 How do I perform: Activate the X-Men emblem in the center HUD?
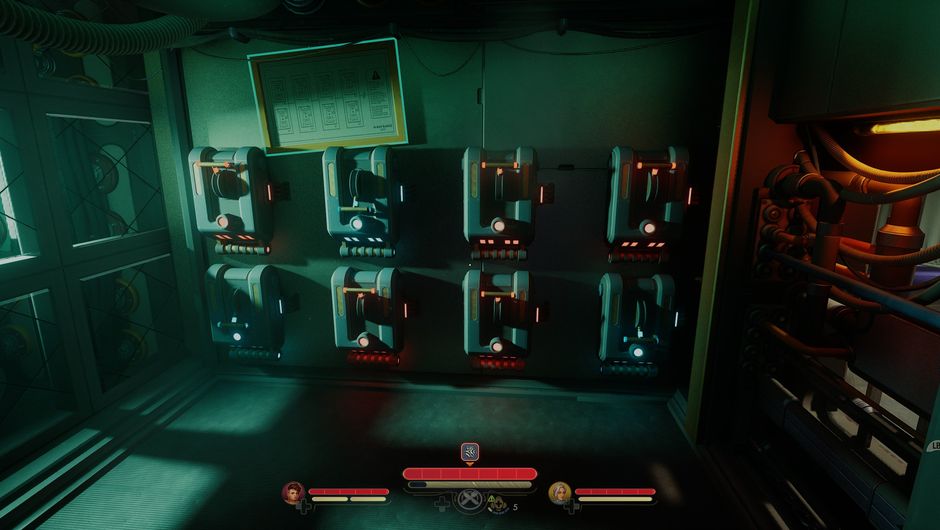(469, 501)
